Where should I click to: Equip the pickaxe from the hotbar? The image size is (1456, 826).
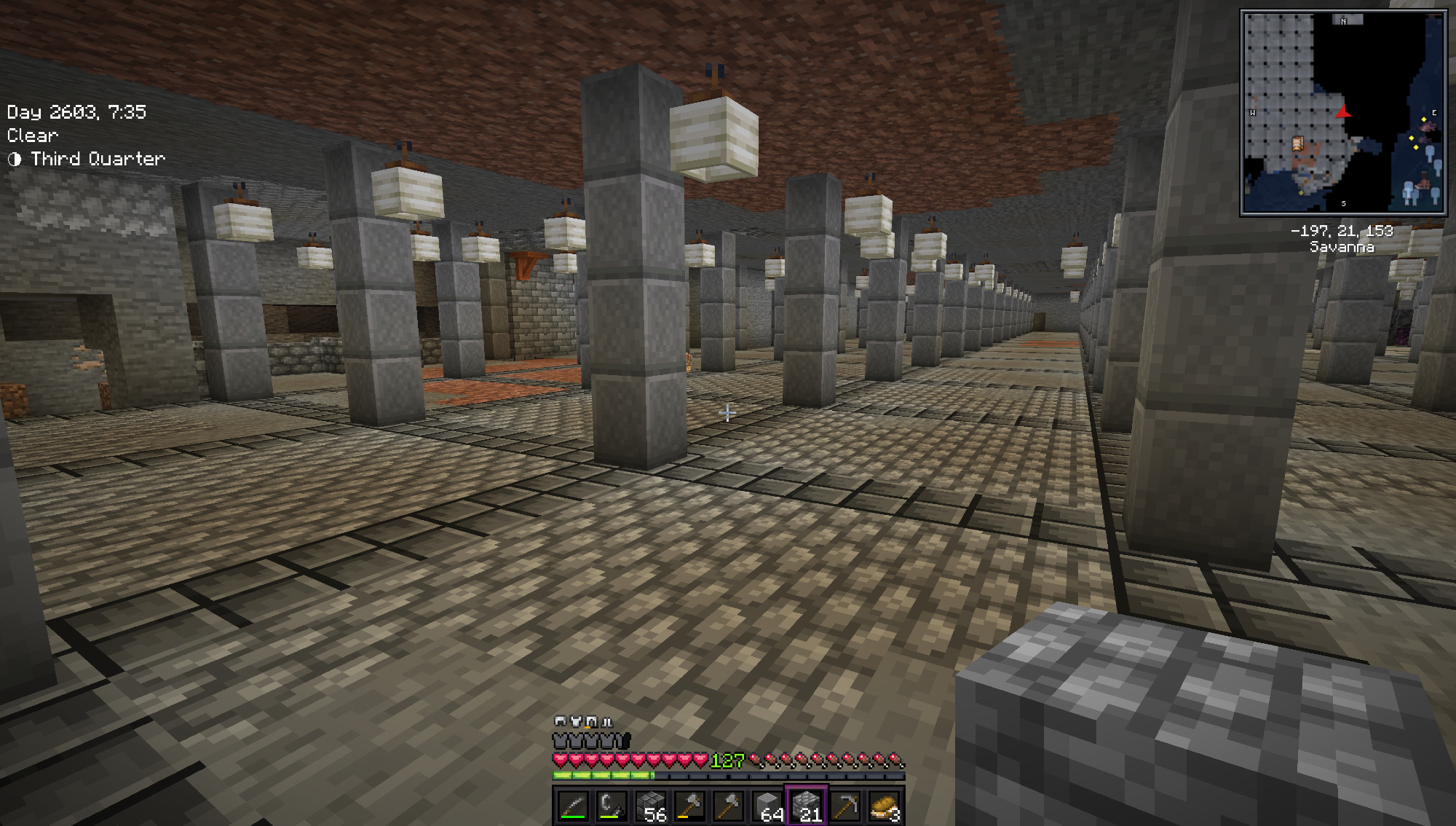pos(846,806)
